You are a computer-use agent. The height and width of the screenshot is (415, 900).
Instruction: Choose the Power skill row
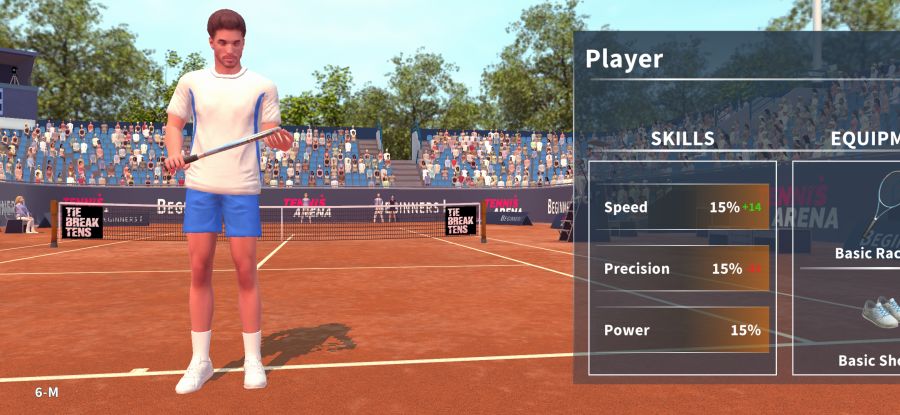683,330
